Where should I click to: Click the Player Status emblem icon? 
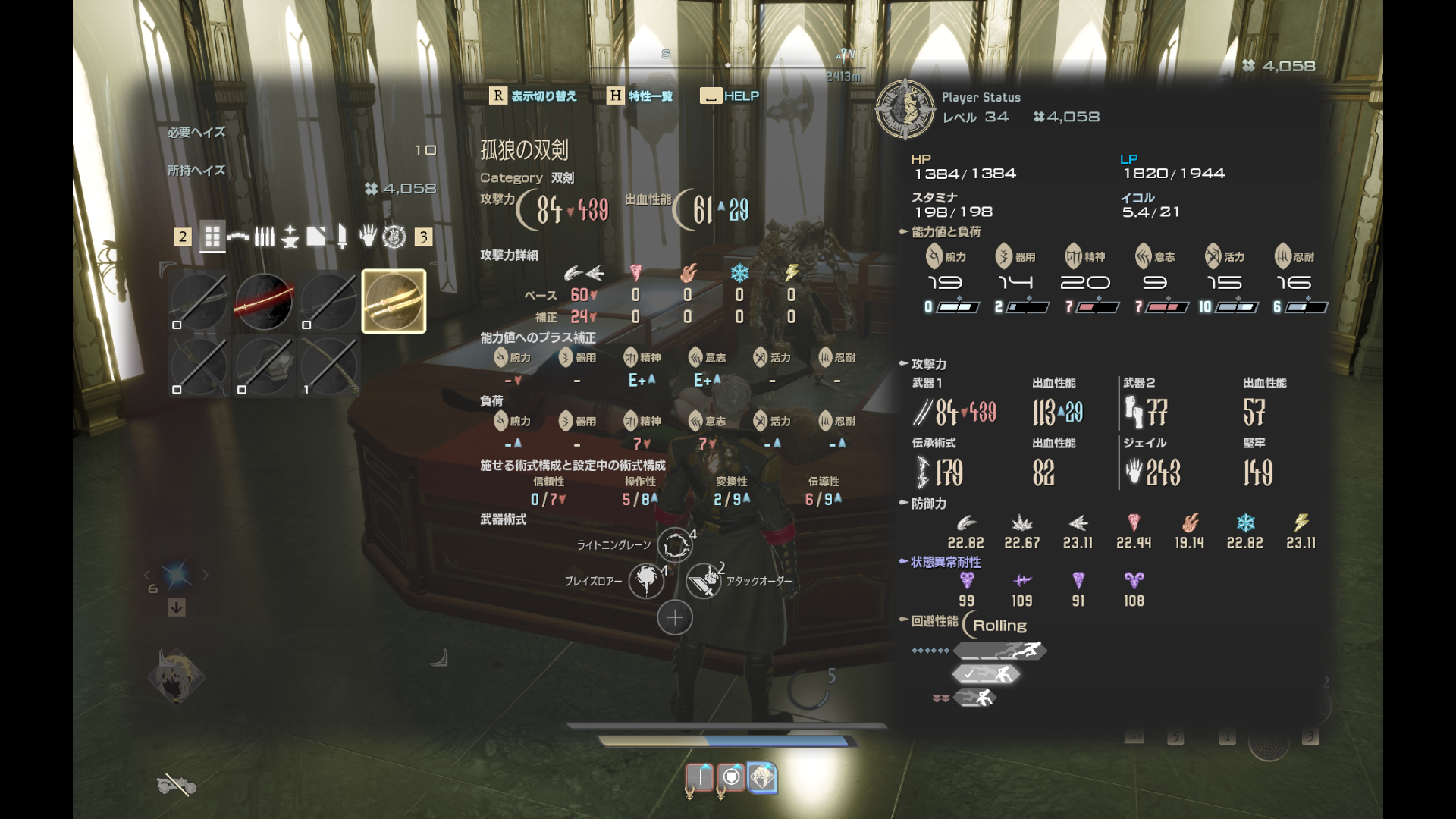tap(905, 109)
